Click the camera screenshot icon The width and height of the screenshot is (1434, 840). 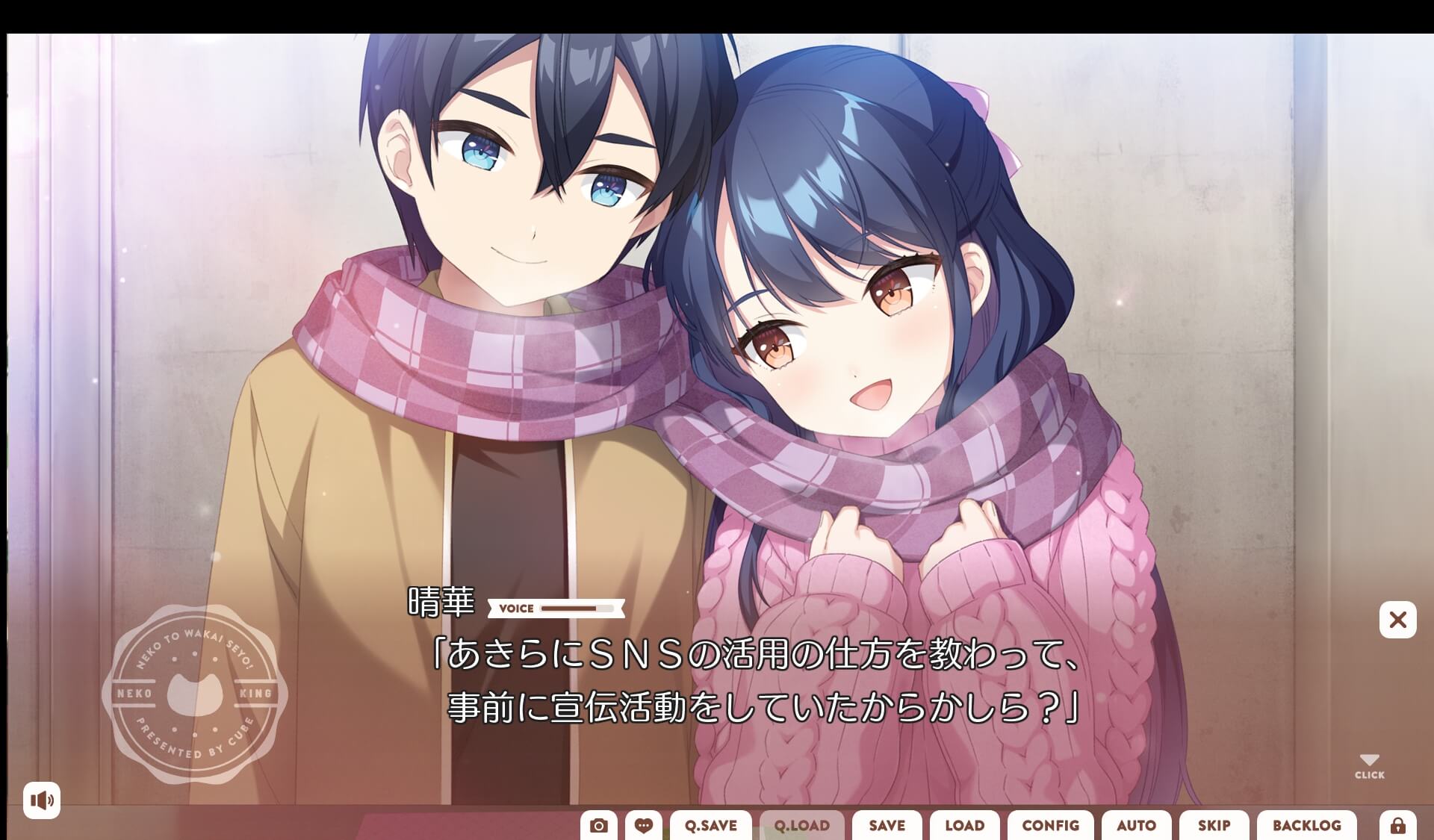click(x=599, y=826)
